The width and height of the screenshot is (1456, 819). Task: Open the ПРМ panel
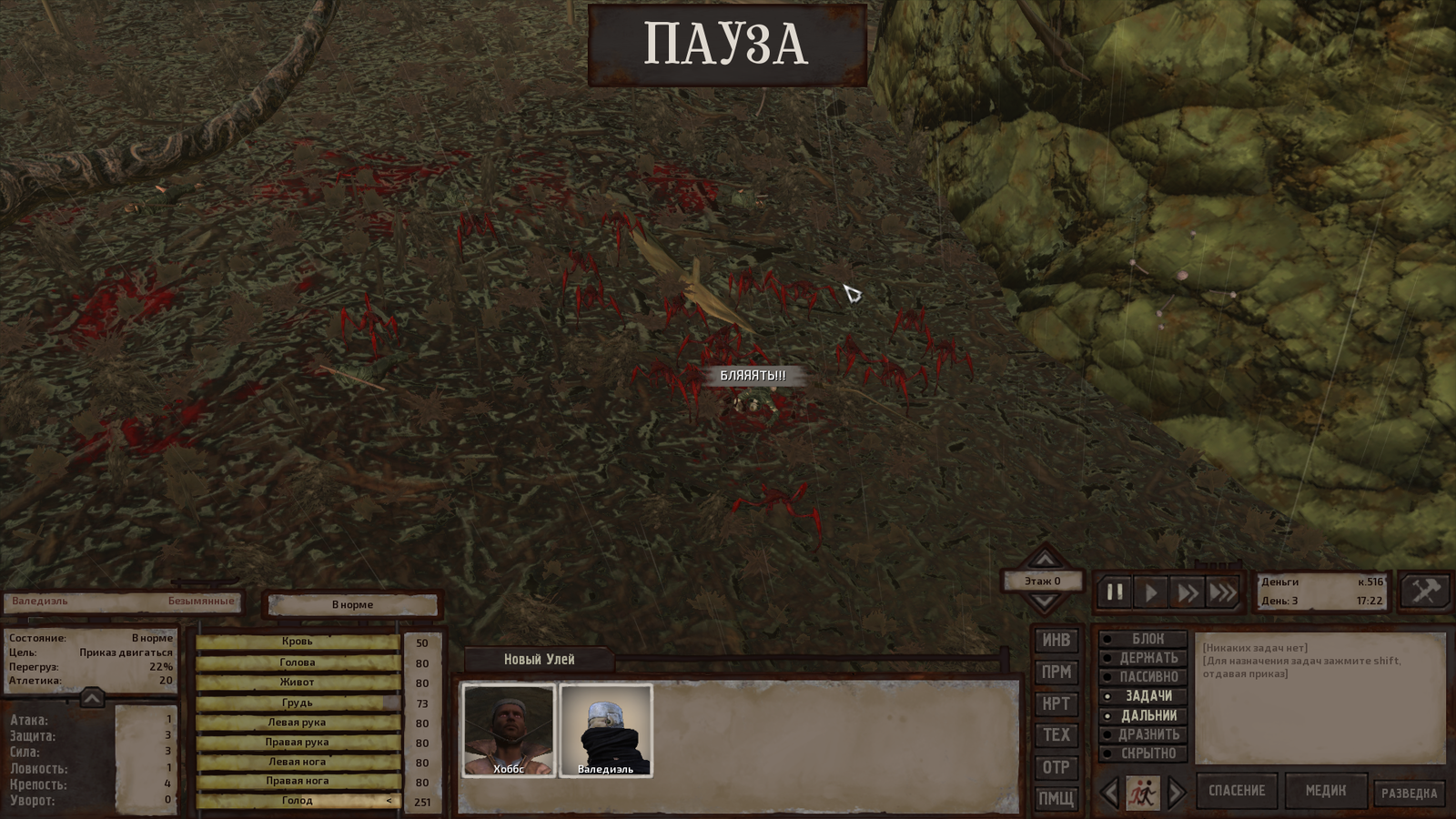[1056, 672]
